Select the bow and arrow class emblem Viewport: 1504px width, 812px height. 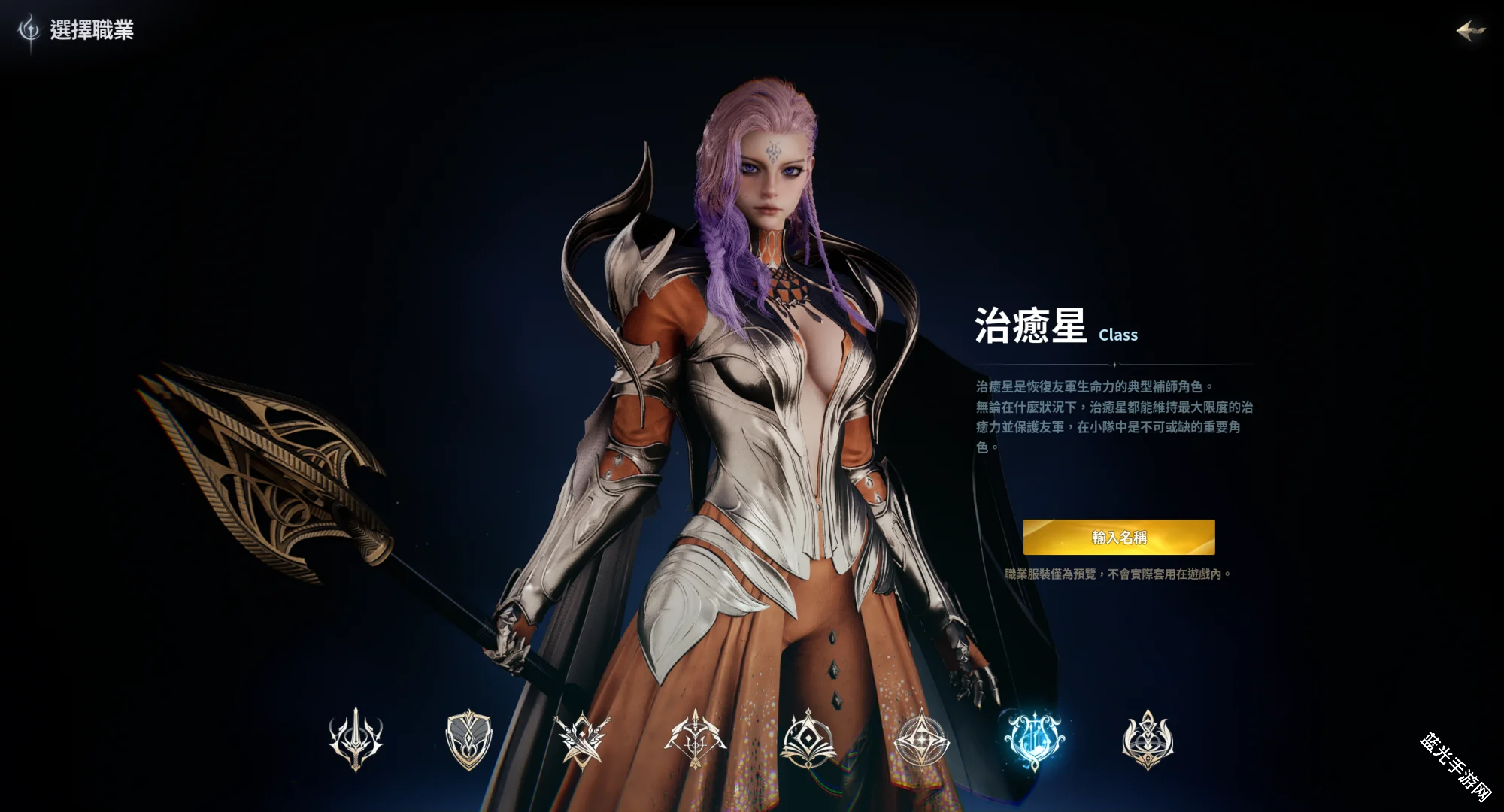click(695, 739)
